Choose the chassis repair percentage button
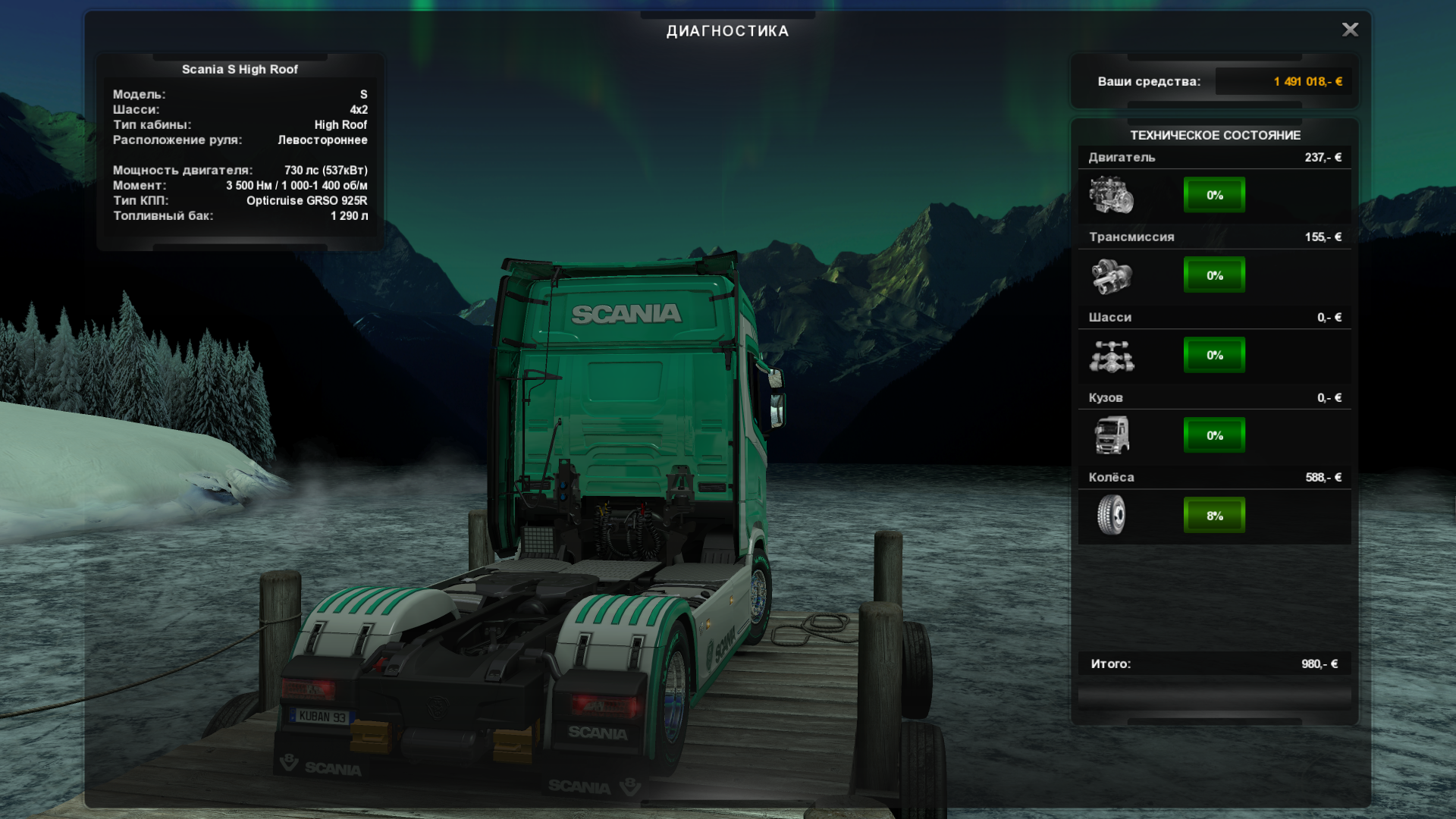The height and width of the screenshot is (819, 1456). pyautogui.click(x=1214, y=355)
